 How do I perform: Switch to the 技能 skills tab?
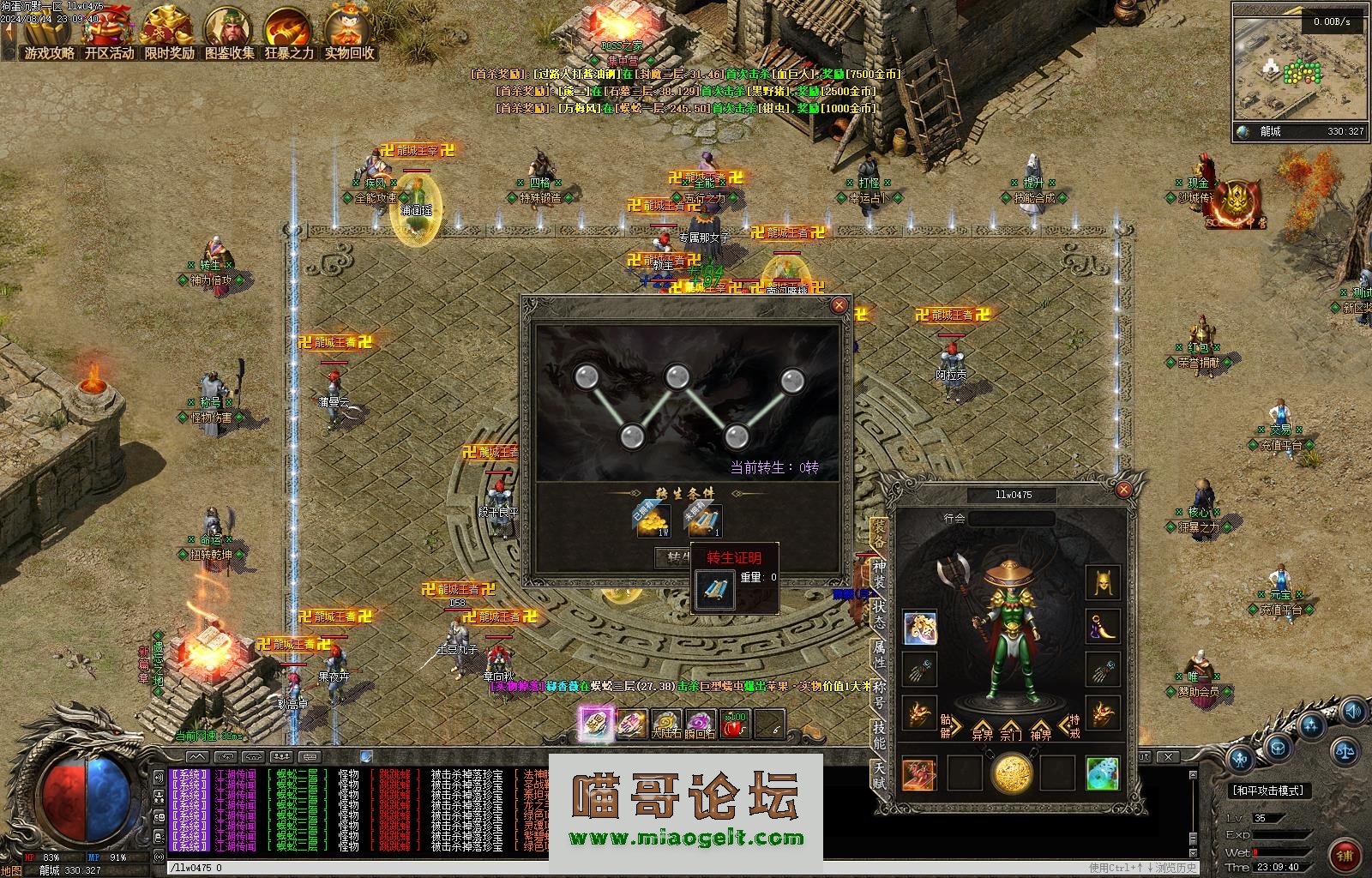click(x=879, y=734)
